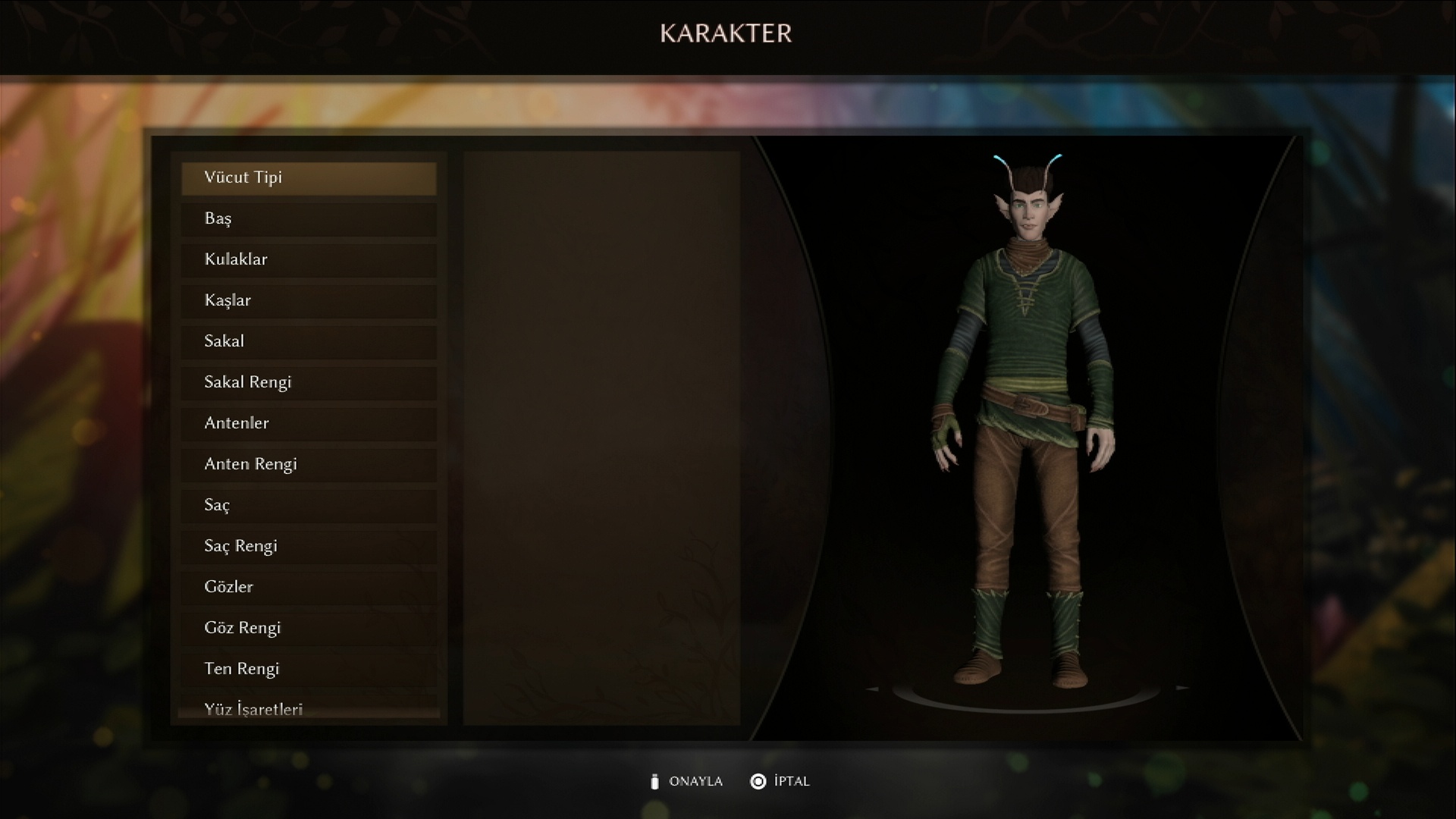Open Anten Rengi color option

(309, 464)
